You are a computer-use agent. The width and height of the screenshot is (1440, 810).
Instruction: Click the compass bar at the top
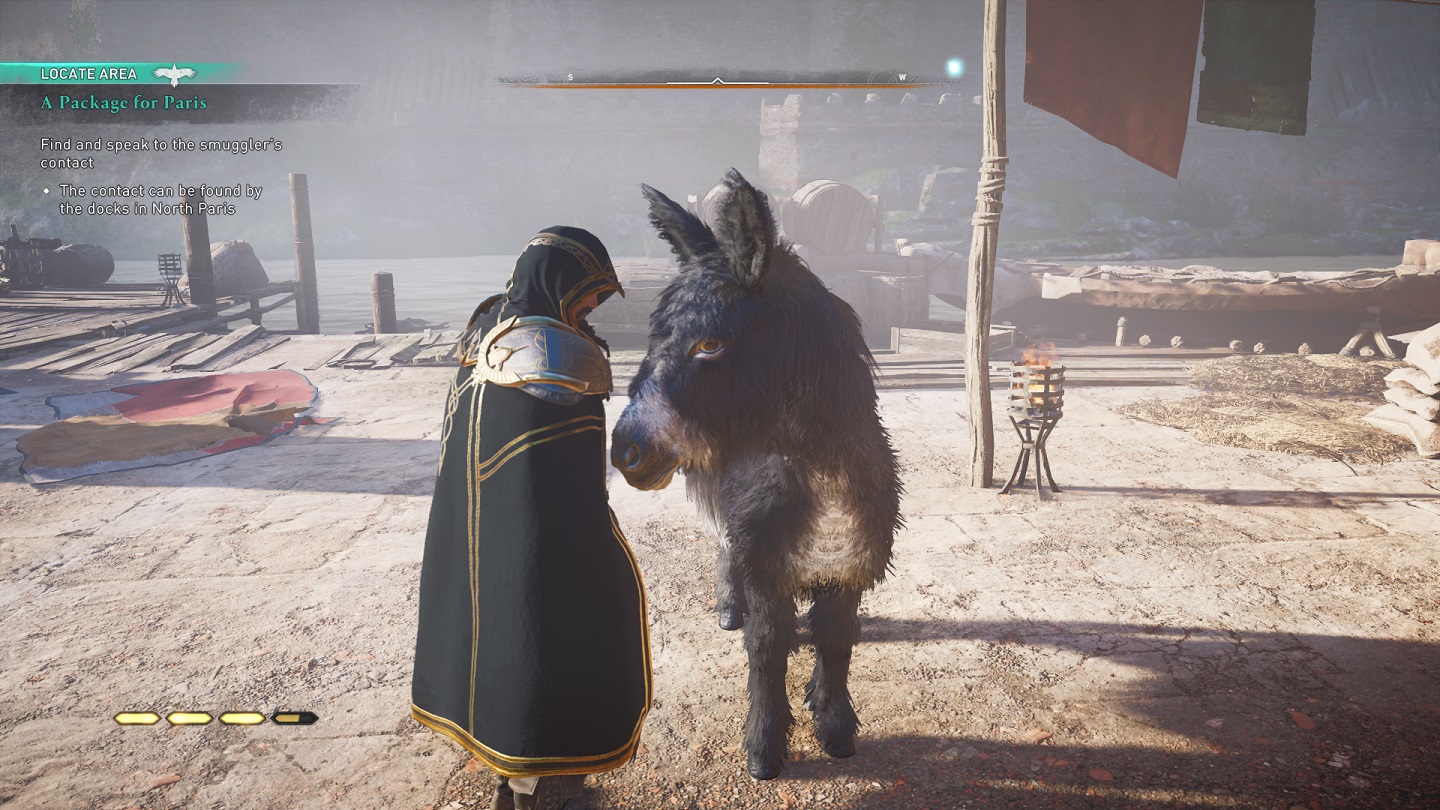tap(718, 79)
